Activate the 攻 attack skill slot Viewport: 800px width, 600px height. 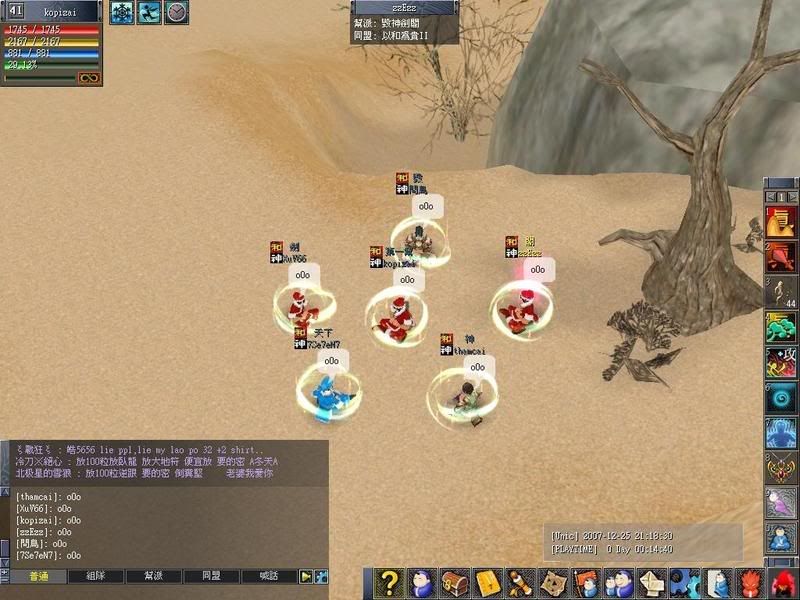coord(781,362)
